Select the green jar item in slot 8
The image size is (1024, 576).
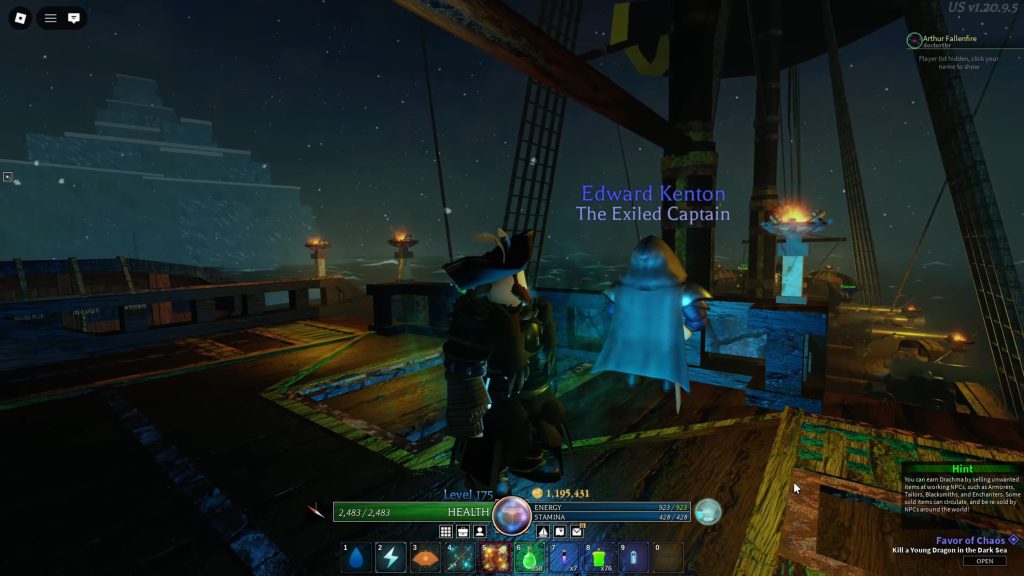pyautogui.click(x=599, y=557)
